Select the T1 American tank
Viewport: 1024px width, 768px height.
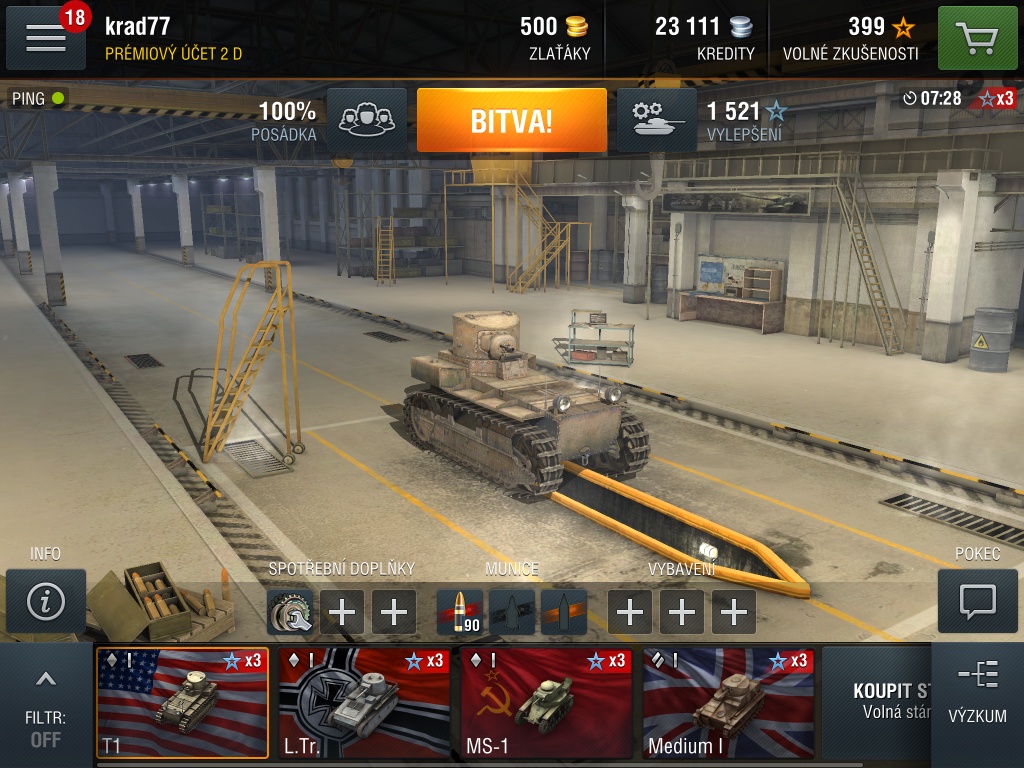(x=182, y=703)
